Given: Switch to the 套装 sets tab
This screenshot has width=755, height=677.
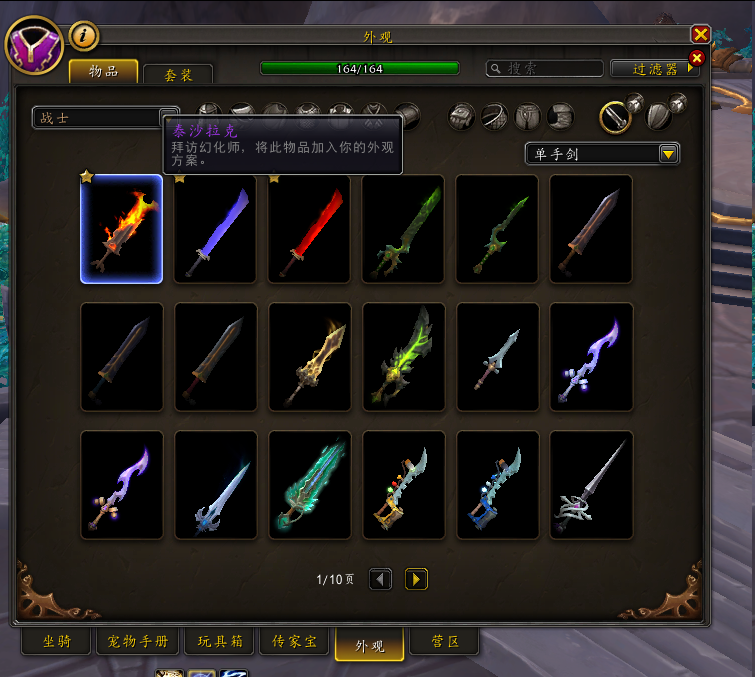Looking at the screenshot, I should (x=178, y=74).
